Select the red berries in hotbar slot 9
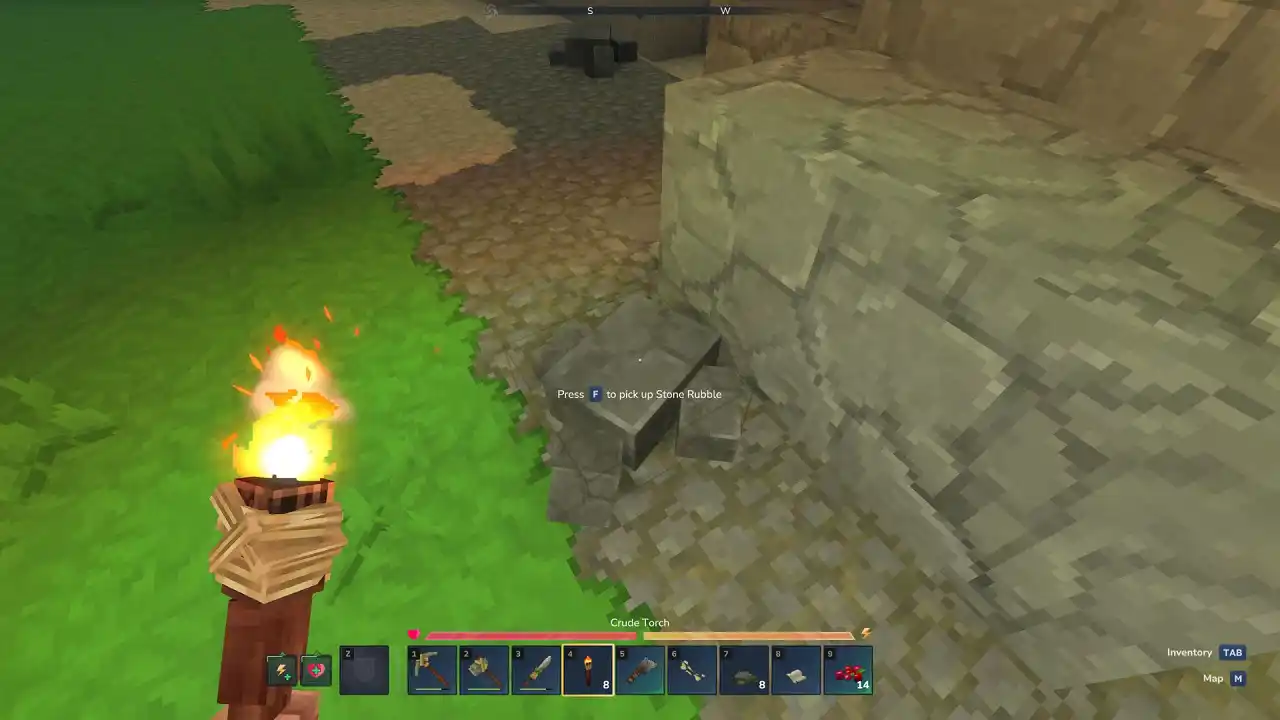The height and width of the screenshot is (720, 1280). [848, 669]
